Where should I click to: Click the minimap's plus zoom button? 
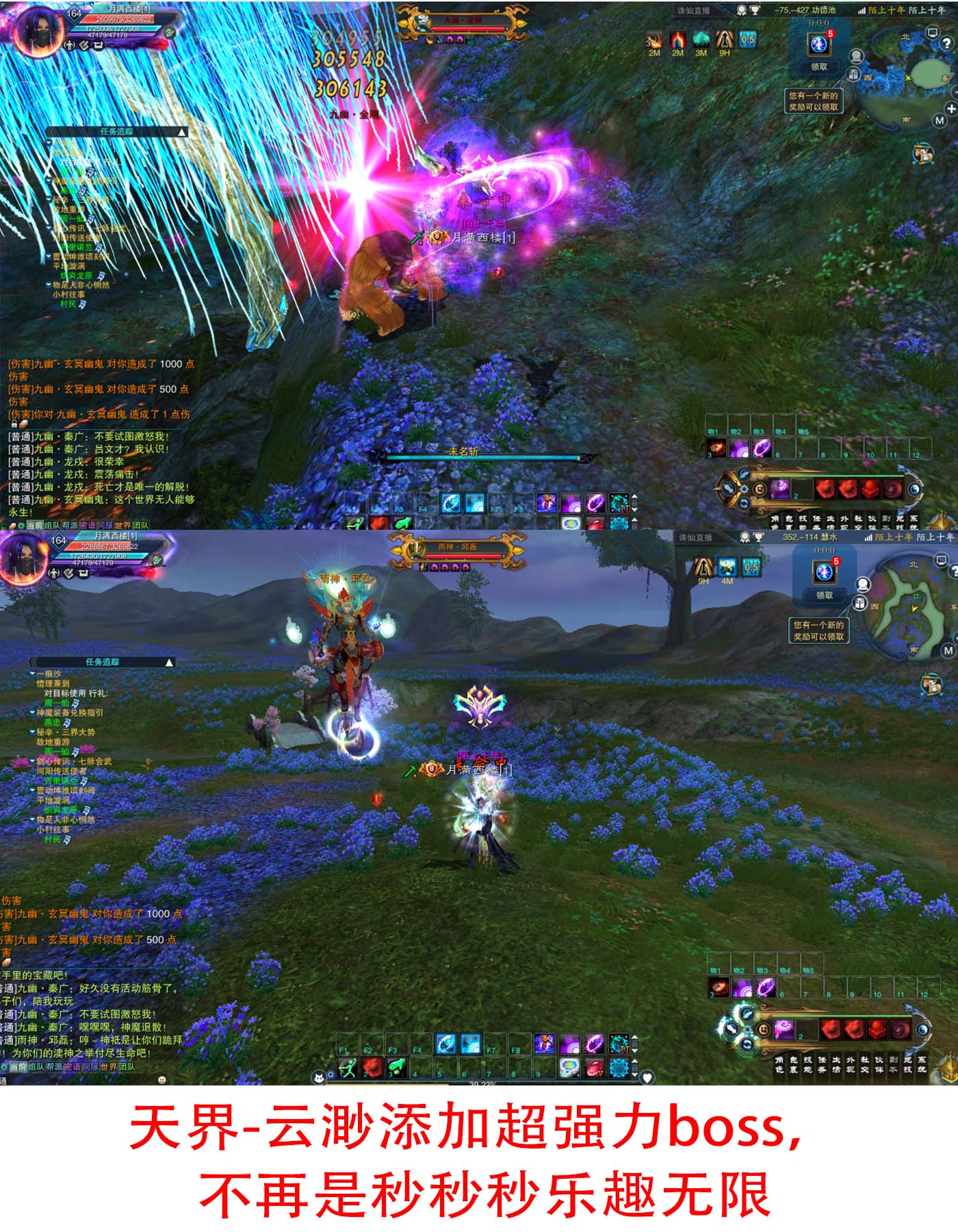click(950, 109)
